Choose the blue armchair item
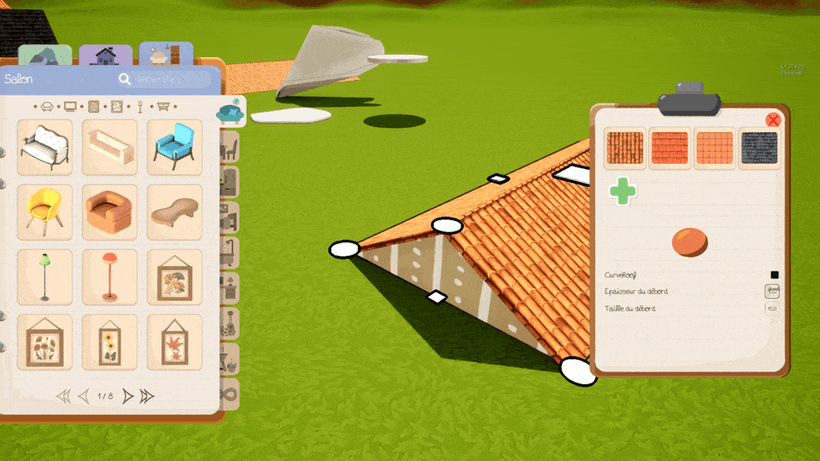The height and width of the screenshot is (461, 820). pyautogui.click(x=175, y=148)
